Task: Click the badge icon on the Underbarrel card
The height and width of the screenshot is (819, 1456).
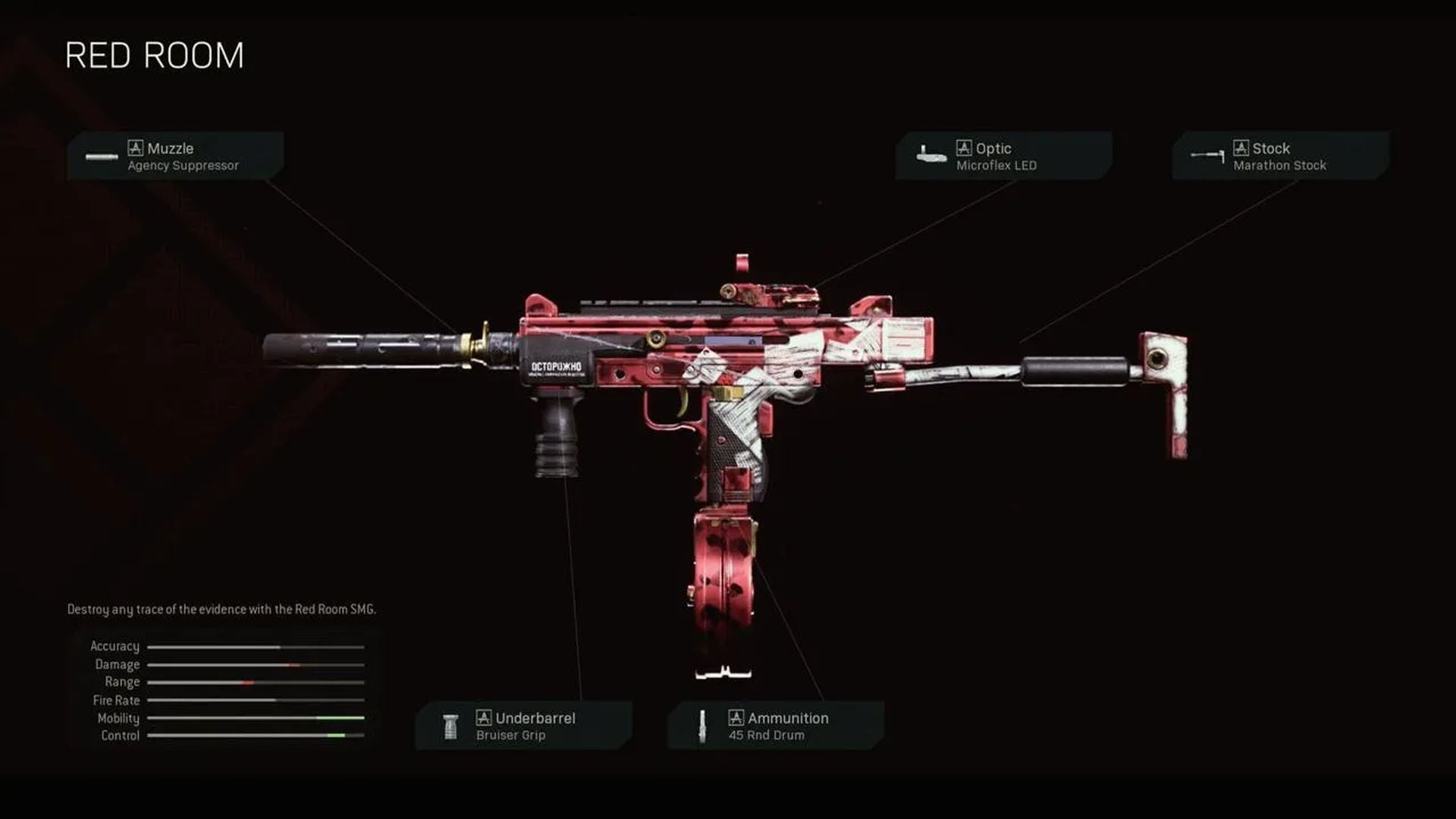Action: coord(483,717)
